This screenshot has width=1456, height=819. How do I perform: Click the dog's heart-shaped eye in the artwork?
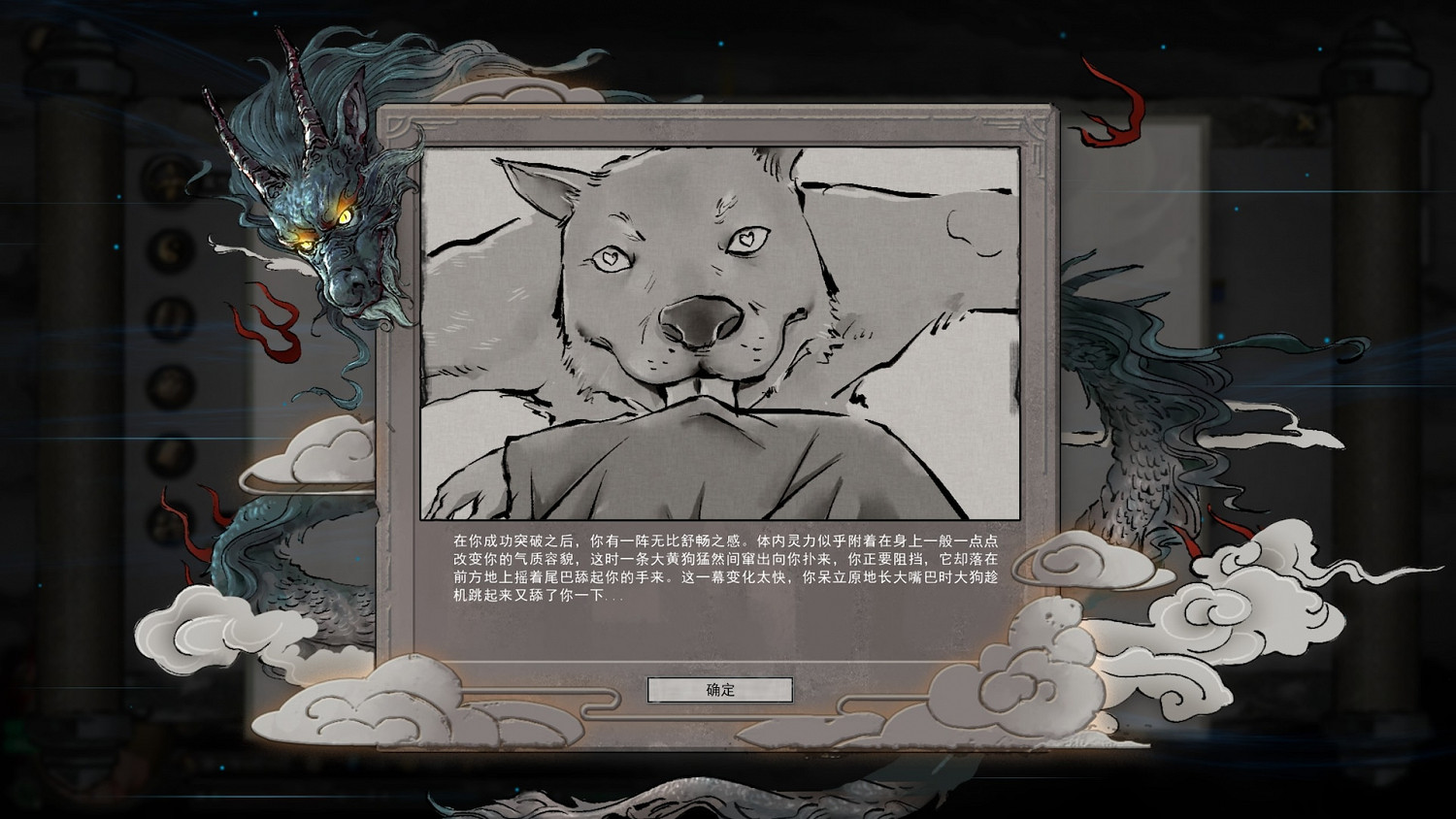click(749, 238)
